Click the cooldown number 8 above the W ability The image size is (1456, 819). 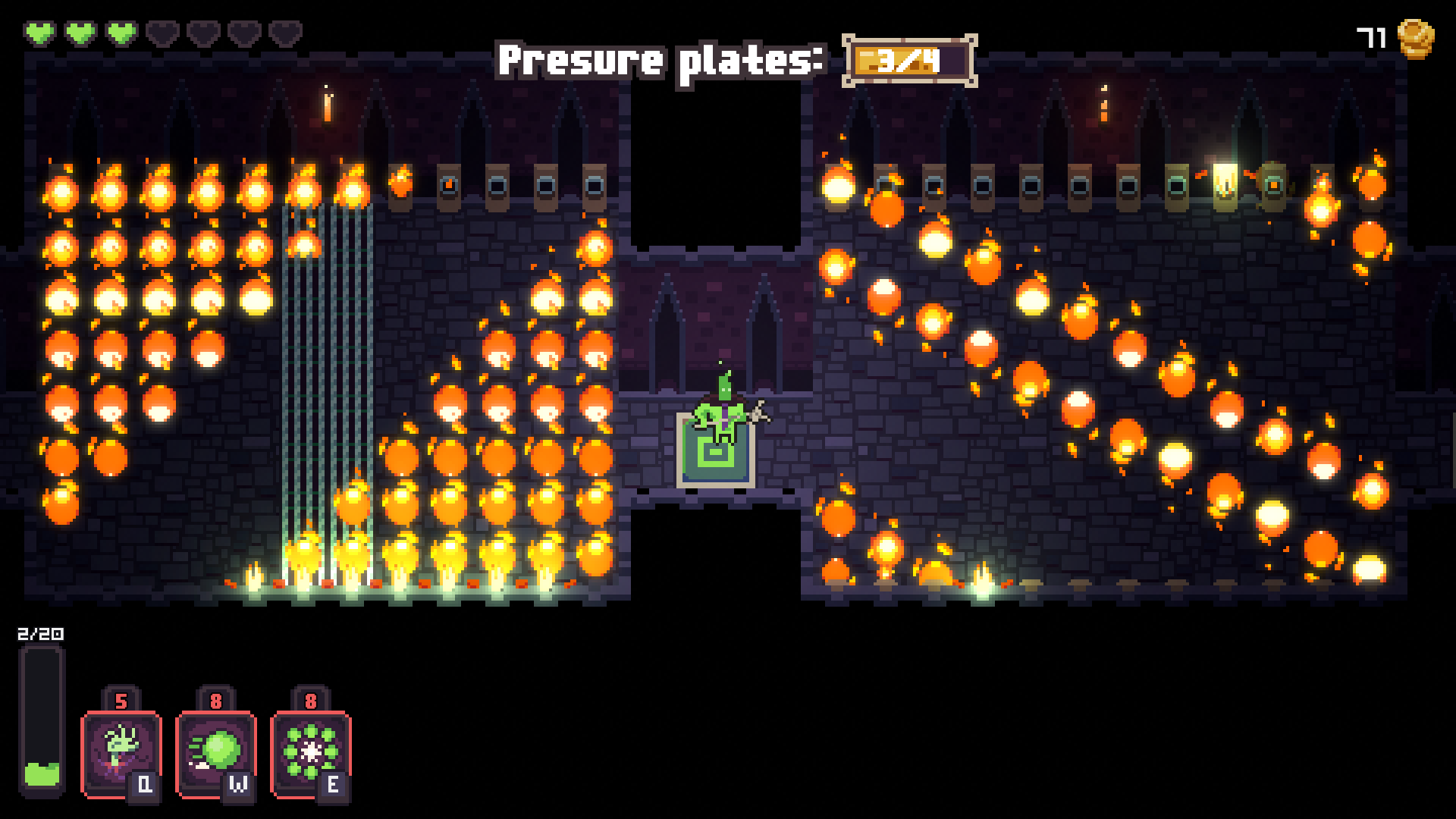(216, 701)
